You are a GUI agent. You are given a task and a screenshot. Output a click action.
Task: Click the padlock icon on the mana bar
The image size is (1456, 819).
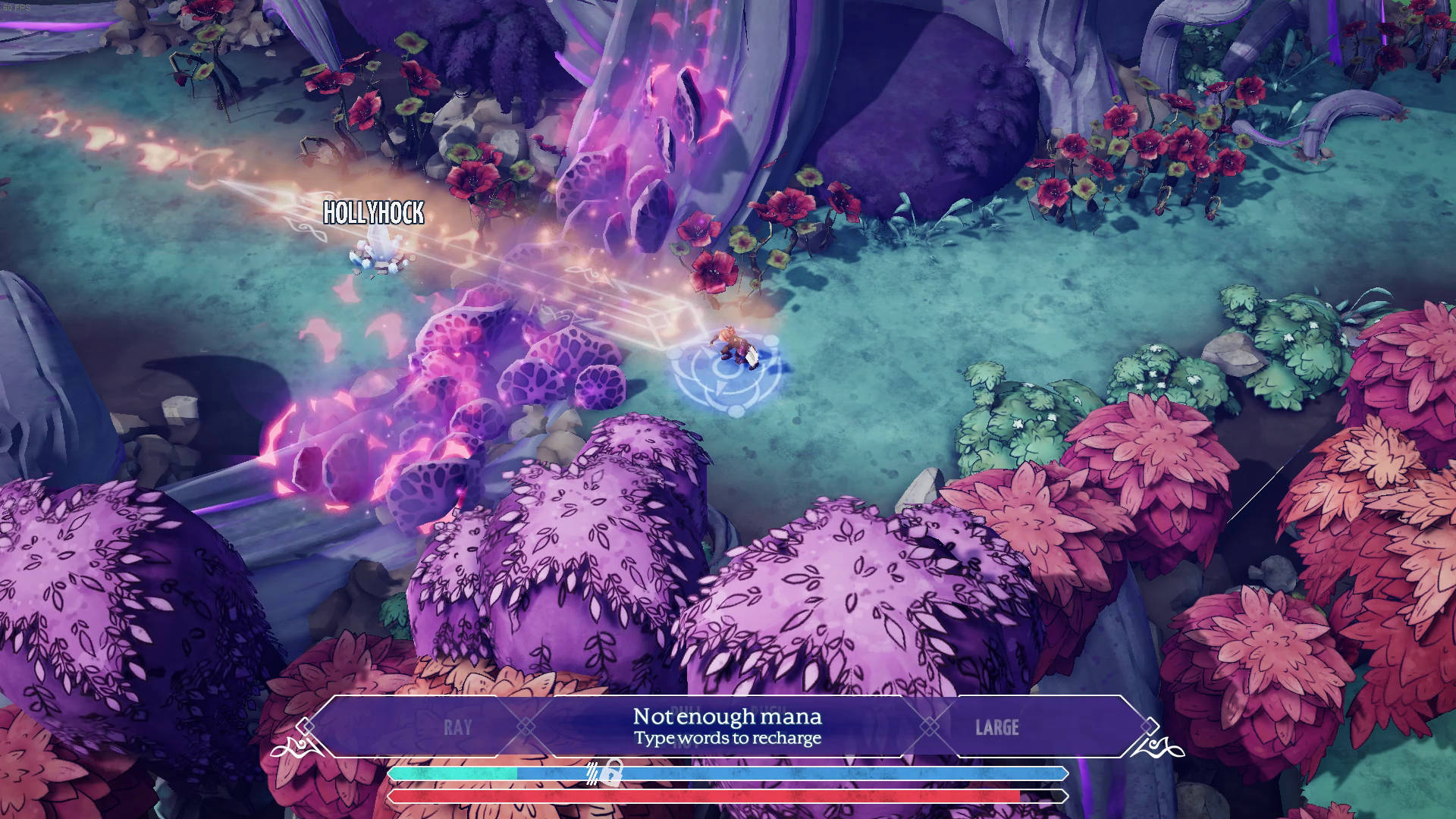614,773
